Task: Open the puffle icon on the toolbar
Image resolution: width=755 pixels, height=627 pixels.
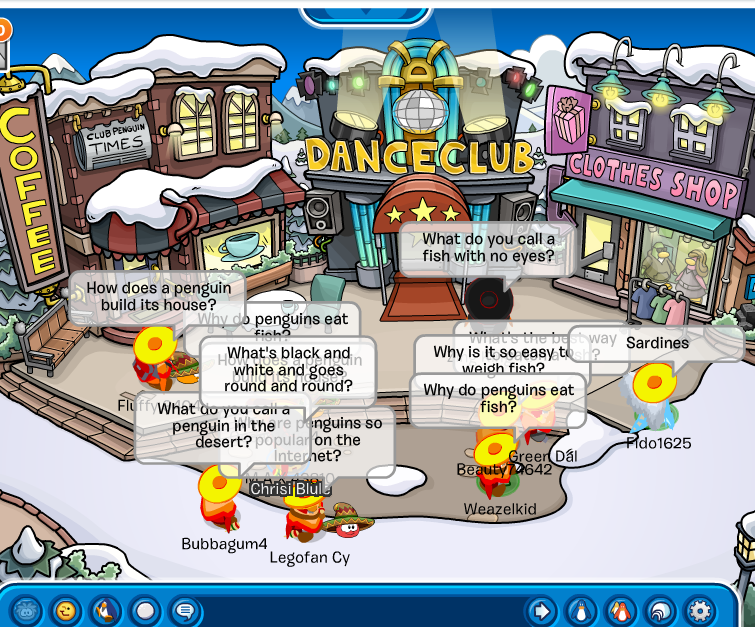Action: pos(27,609)
